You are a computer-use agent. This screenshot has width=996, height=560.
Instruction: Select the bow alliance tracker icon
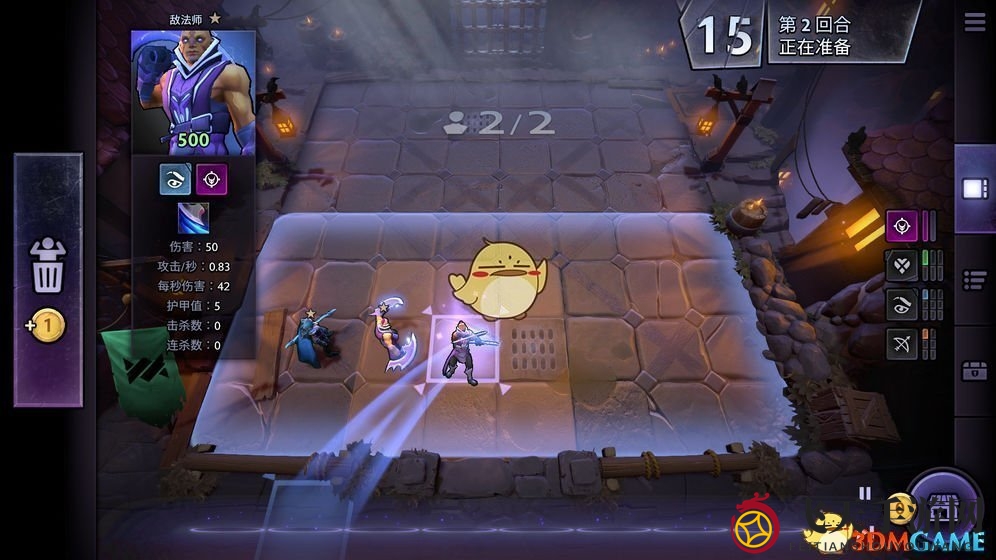click(901, 345)
